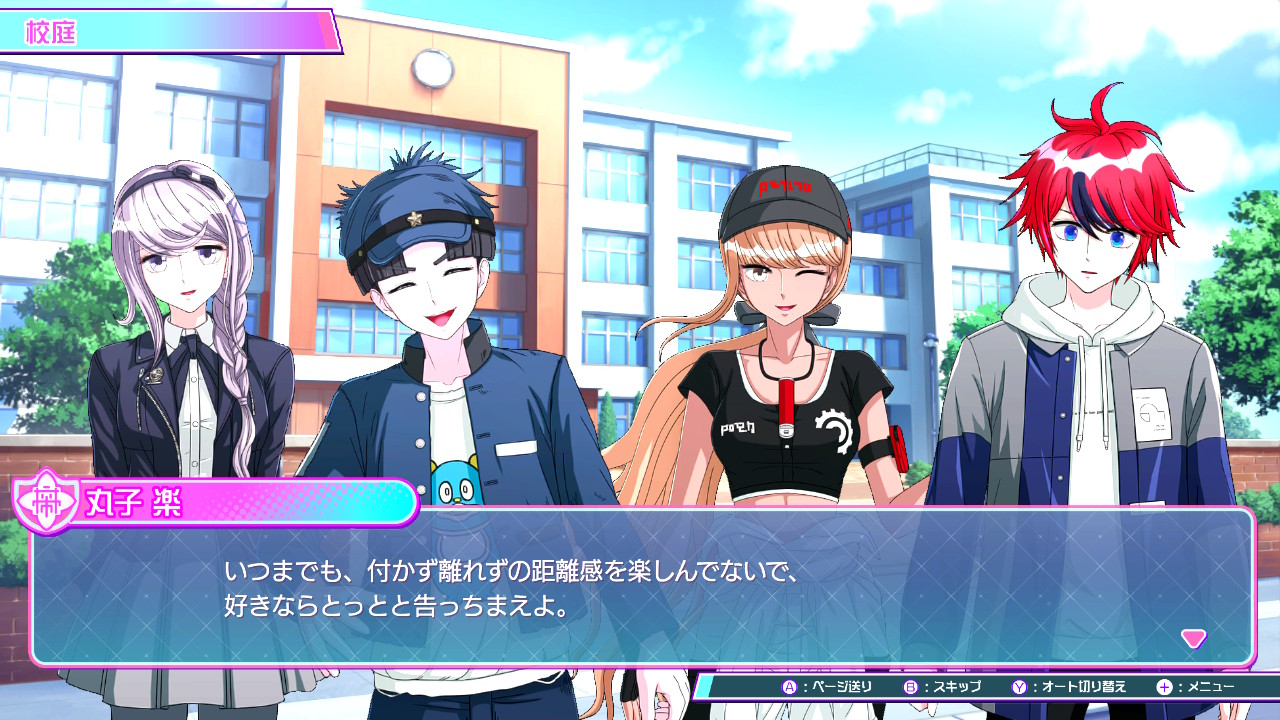Screen dimensions: 1280x720
Task: Click the pink arrow to advance dialogue
Action: pyautogui.click(x=1193, y=638)
